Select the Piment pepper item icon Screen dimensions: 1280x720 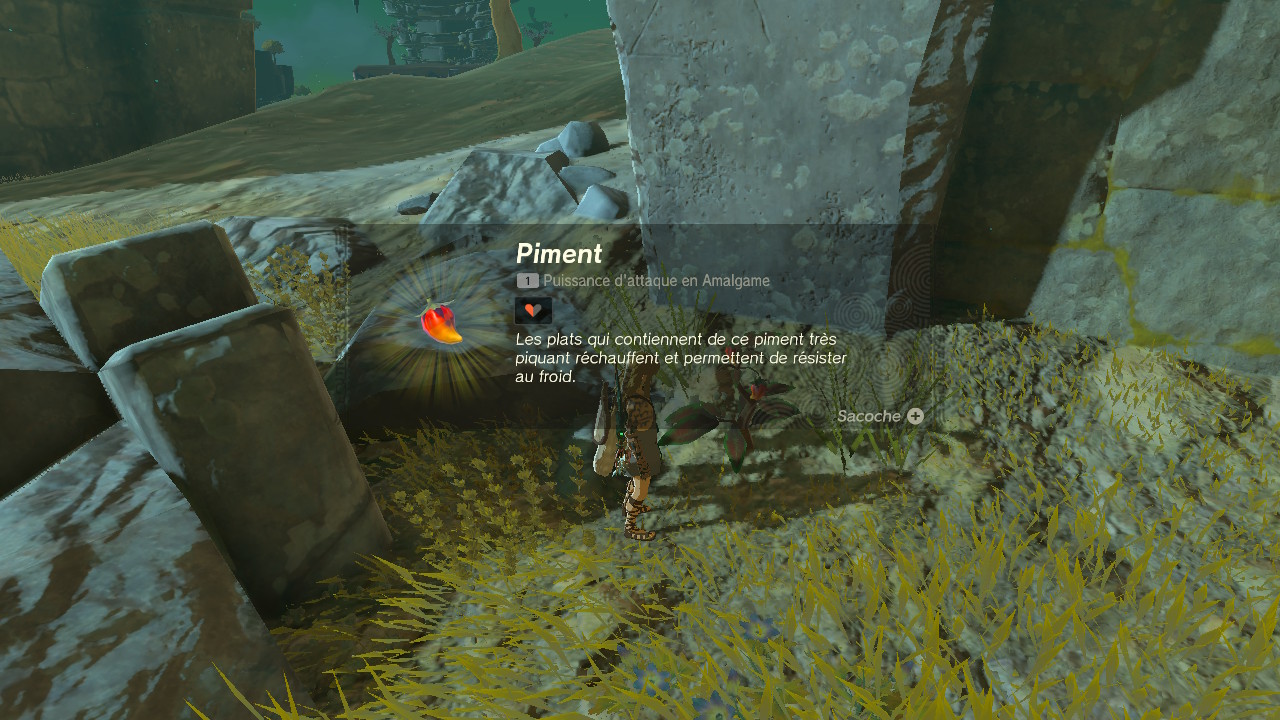(x=441, y=323)
